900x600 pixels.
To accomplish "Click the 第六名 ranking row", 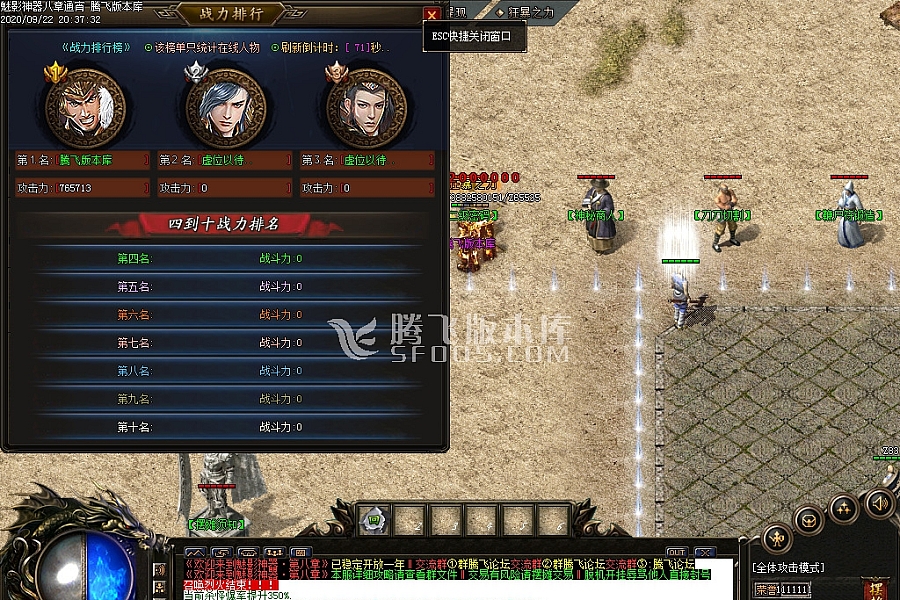I will (x=225, y=315).
